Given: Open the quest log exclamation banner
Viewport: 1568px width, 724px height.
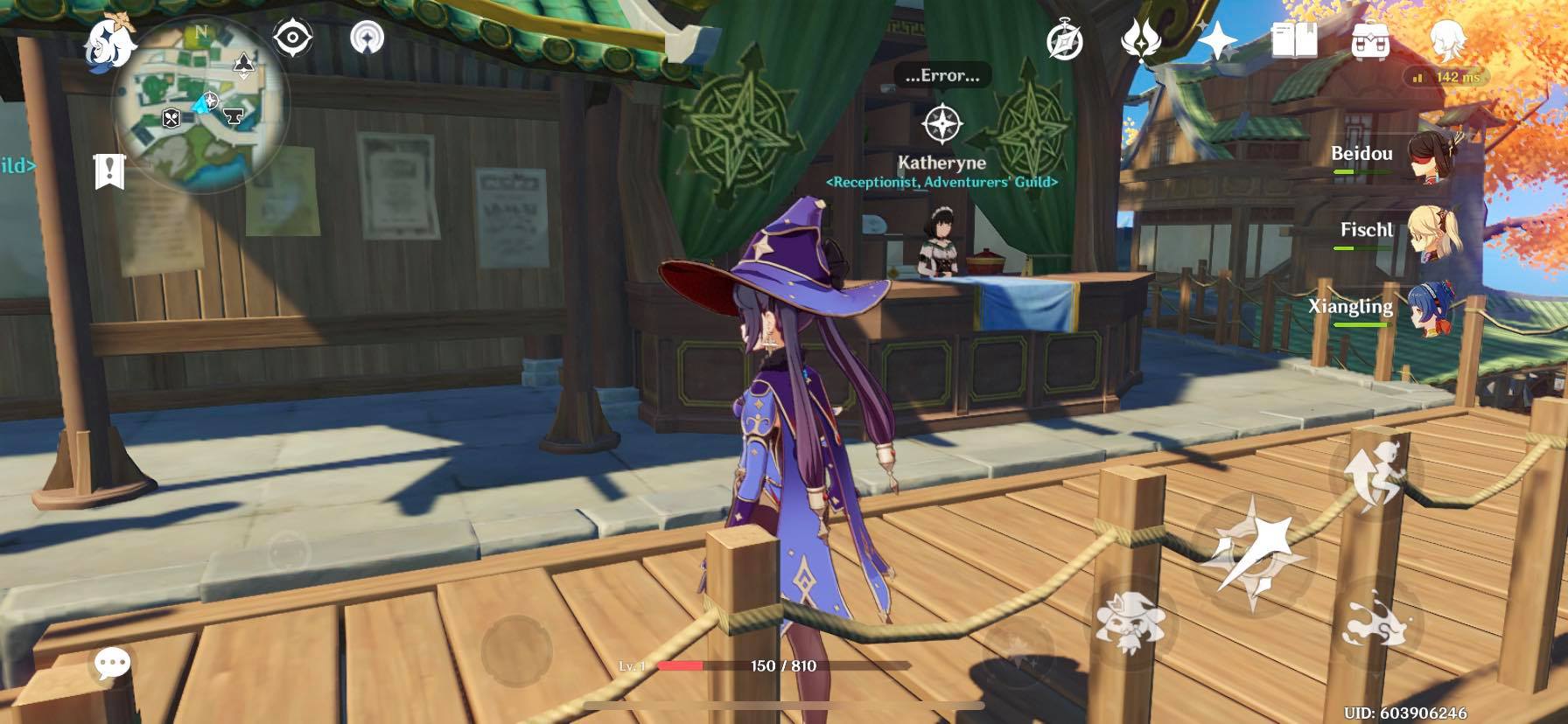Looking at the screenshot, I should click(109, 171).
